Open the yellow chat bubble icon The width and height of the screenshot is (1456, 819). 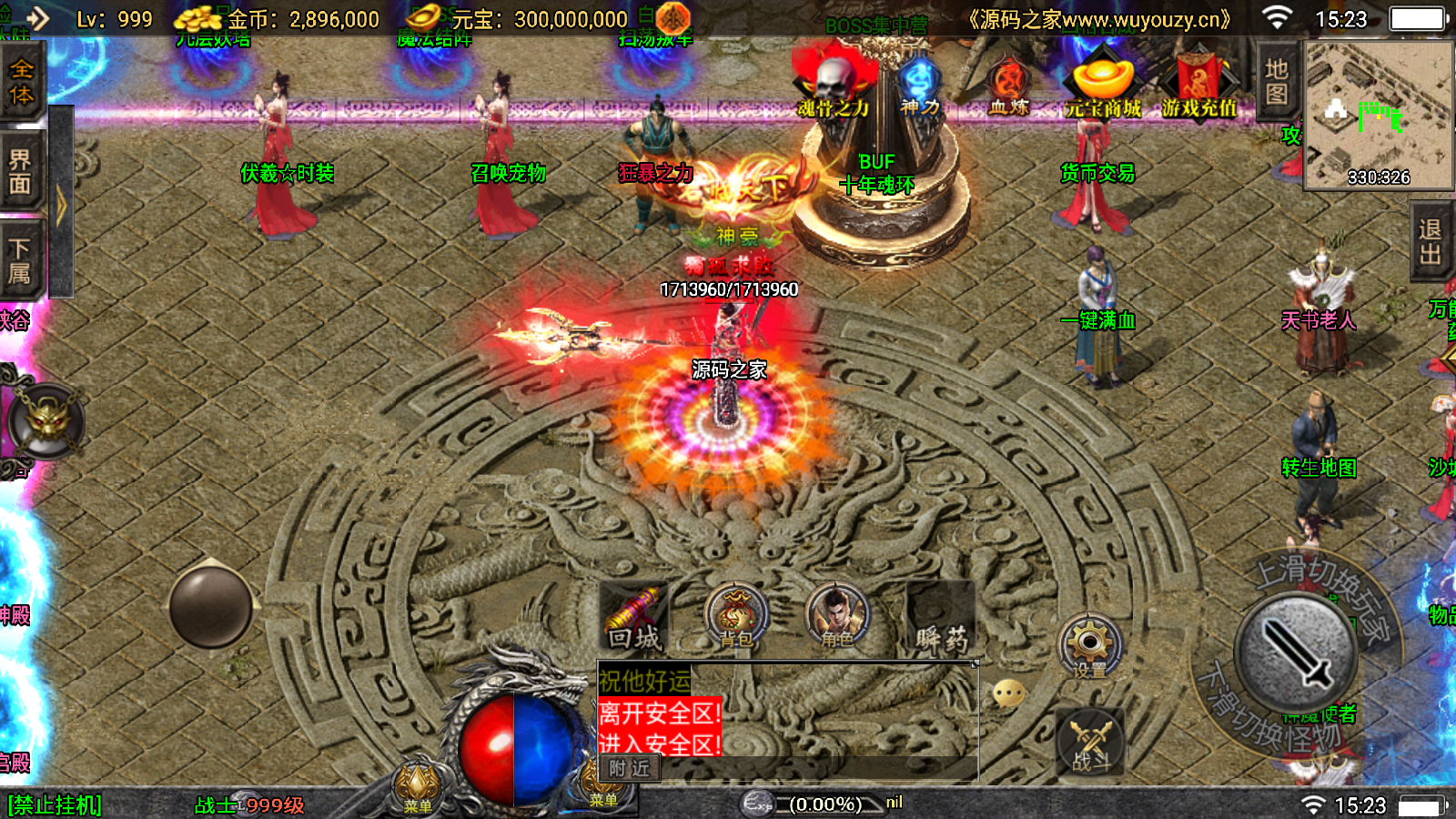[1009, 694]
